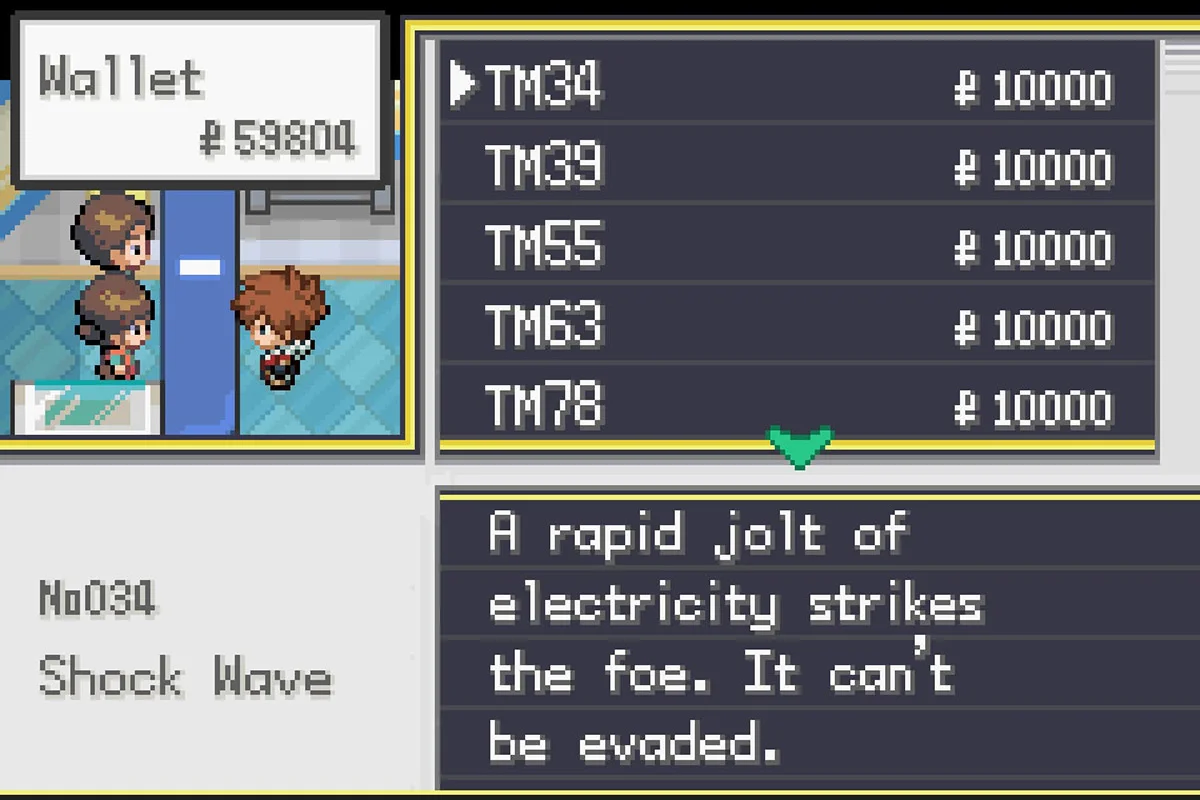Image resolution: width=1200 pixels, height=800 pixels.
Task: Select TM34 Shock Wave in the shop list
Action: 544,86
